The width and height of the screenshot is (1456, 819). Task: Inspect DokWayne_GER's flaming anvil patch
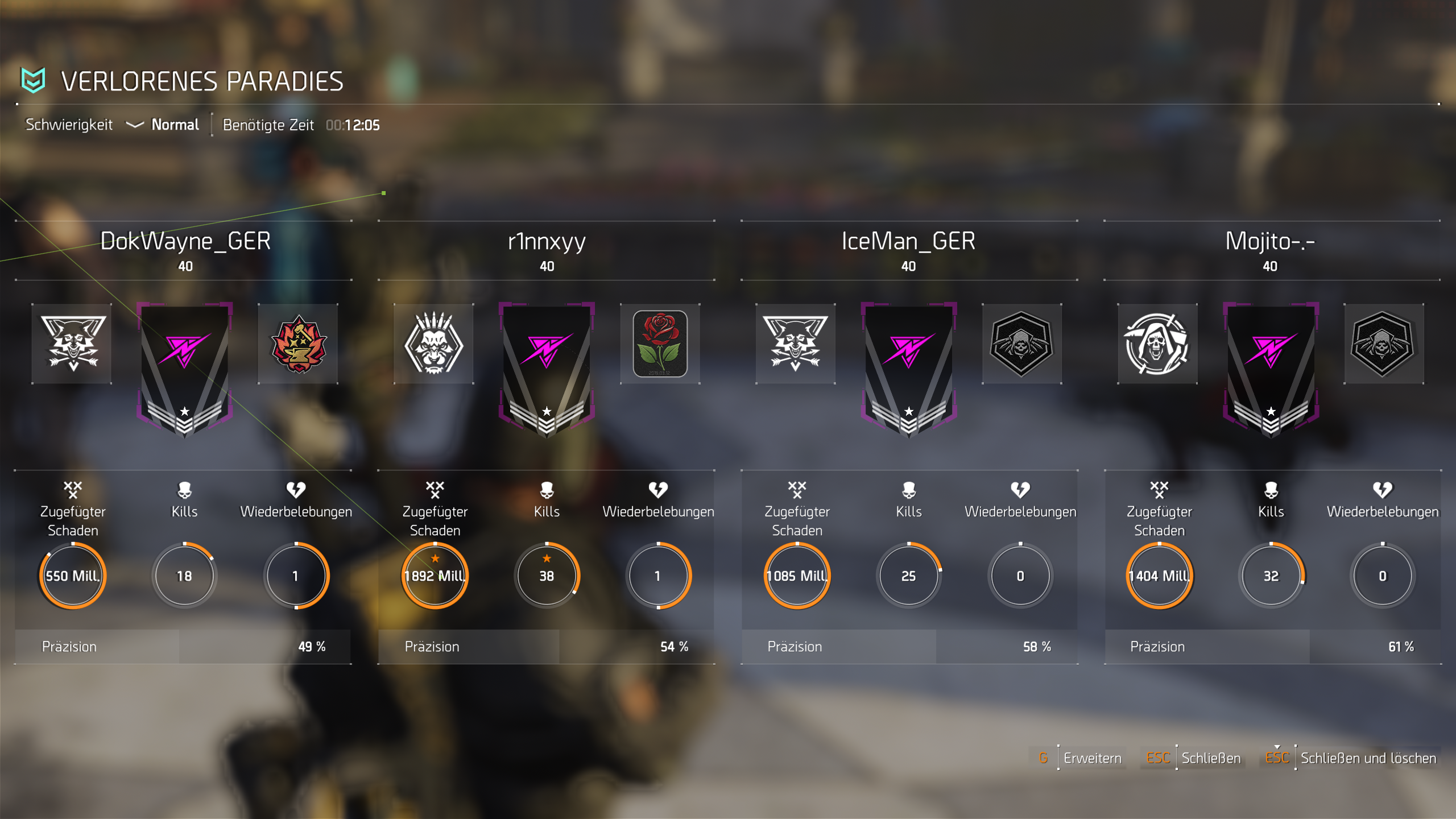click(x=298, y=344)
